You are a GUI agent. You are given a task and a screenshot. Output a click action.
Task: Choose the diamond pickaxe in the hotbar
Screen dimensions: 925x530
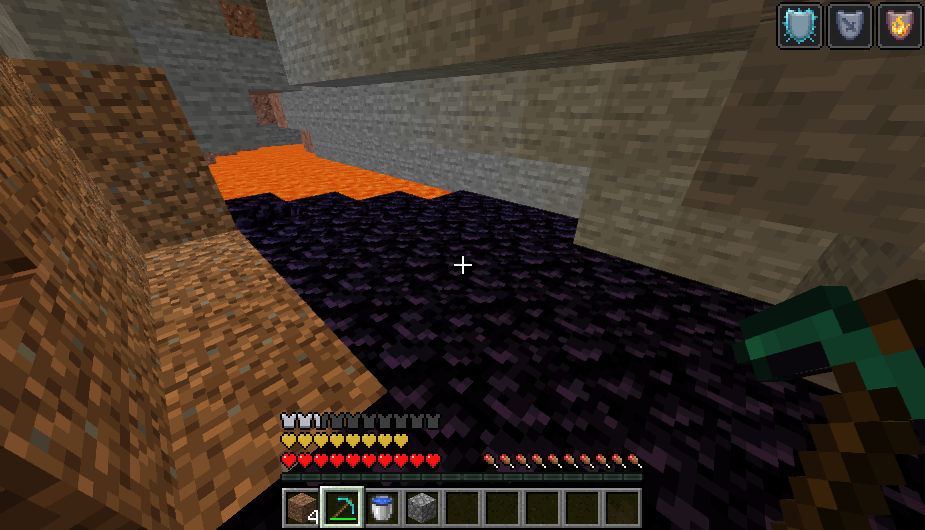pos(340,507)
